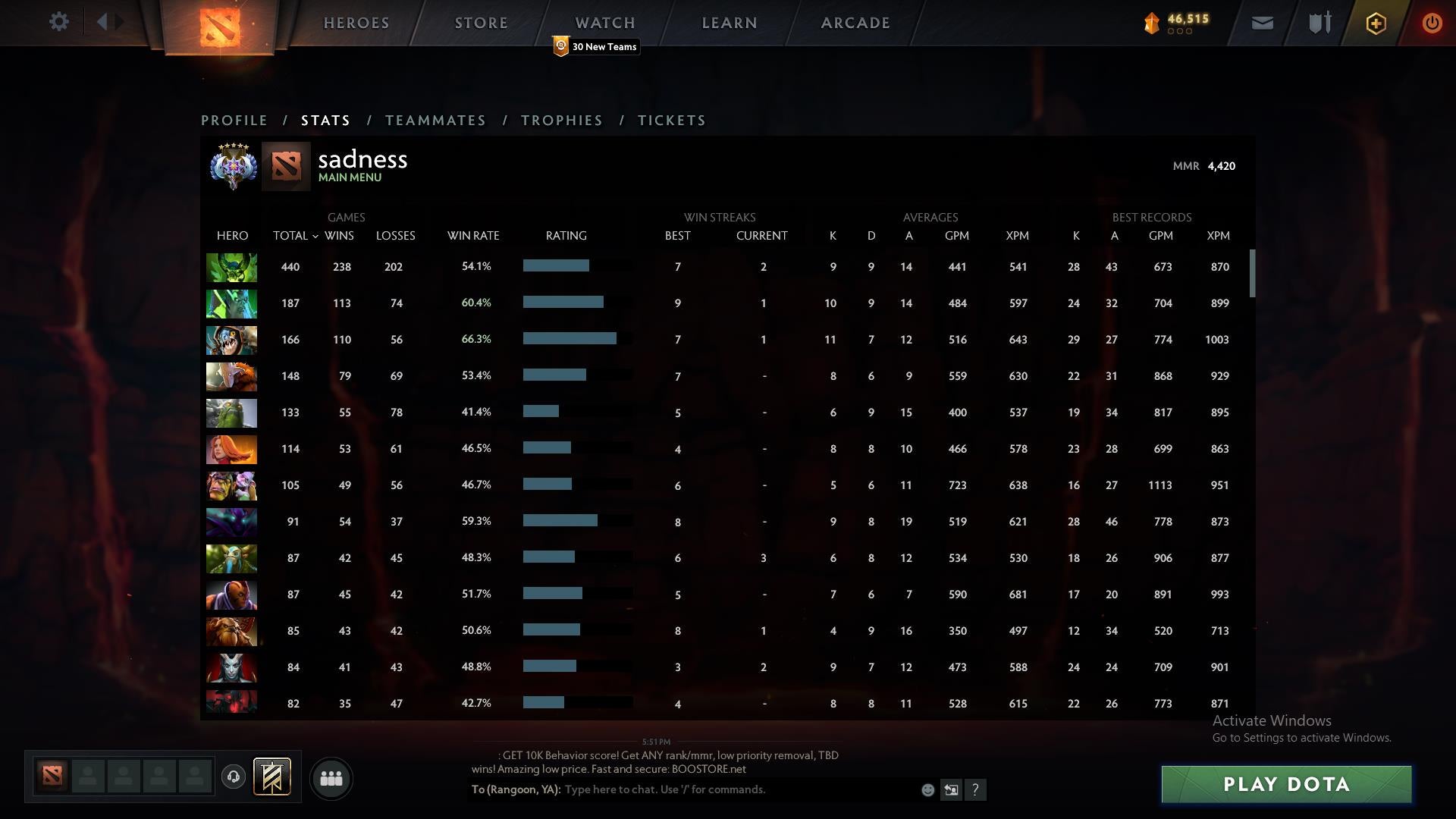Screen dimensions: 1456x819
Task: Click the gold plus hexagon icon
Action: 1376,23
